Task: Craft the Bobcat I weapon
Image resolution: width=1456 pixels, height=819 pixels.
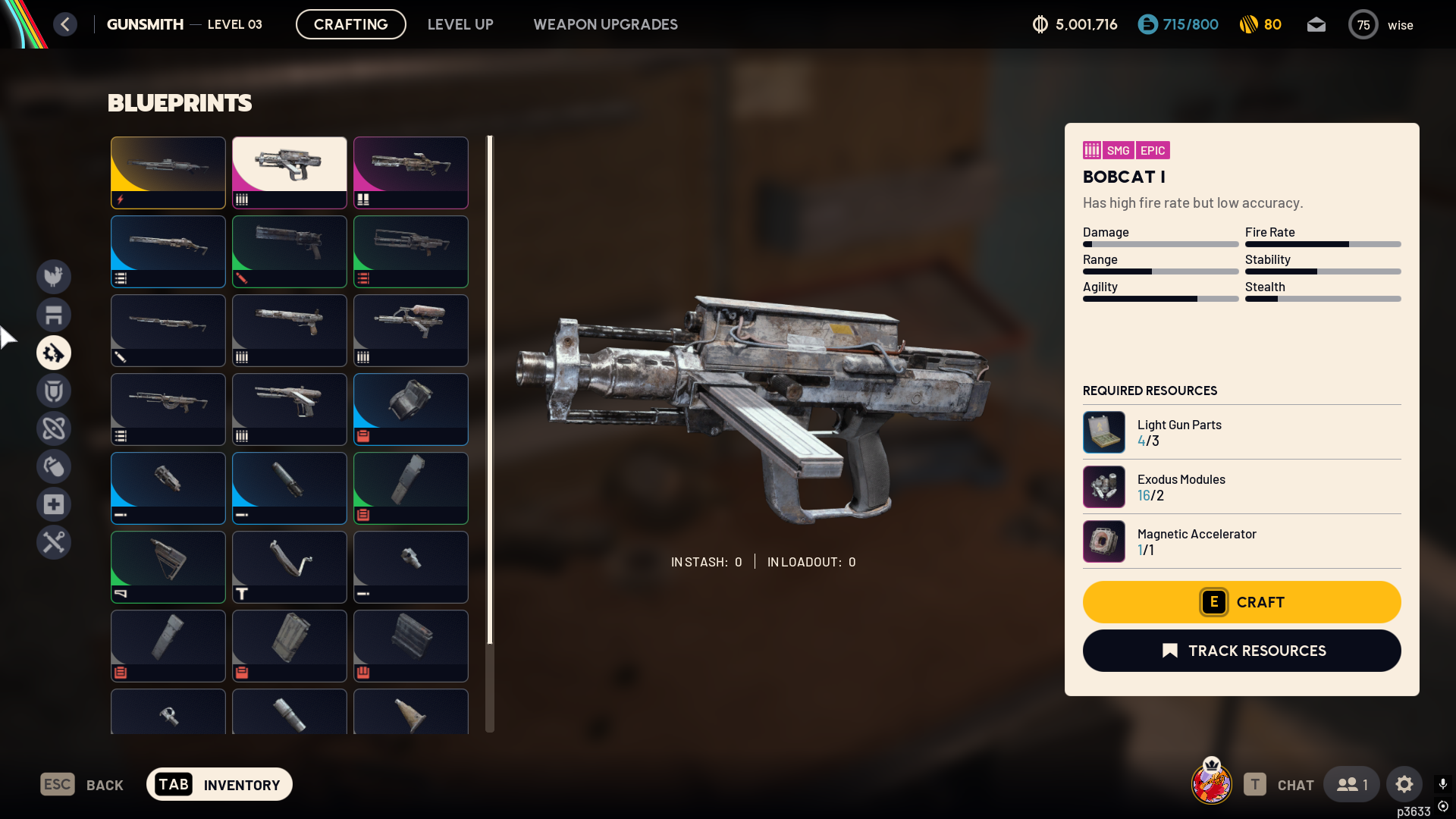Action: [1241, 602]
